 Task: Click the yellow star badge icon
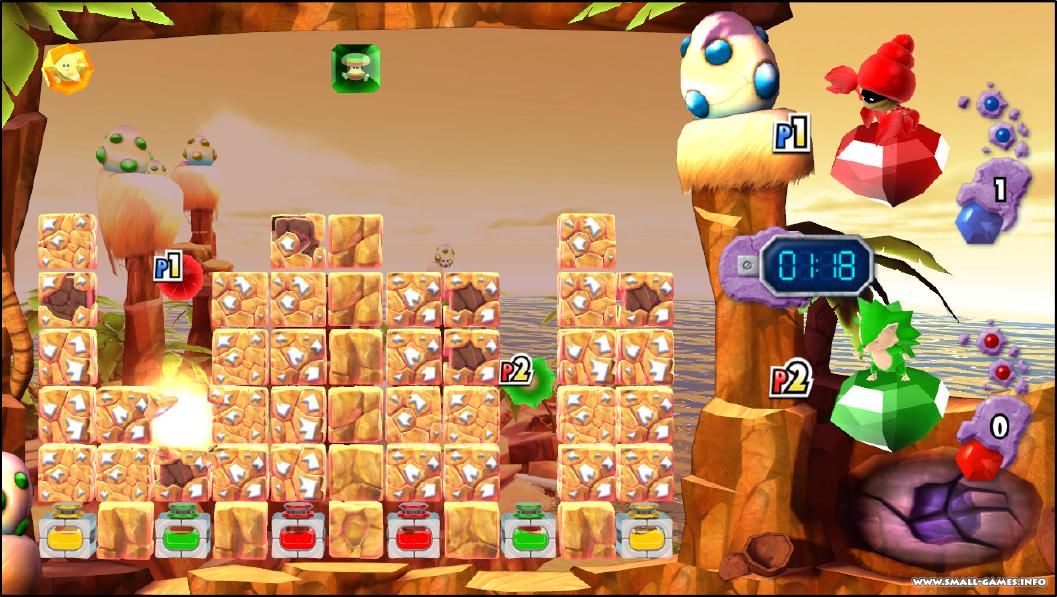click(x=67, y=68)
